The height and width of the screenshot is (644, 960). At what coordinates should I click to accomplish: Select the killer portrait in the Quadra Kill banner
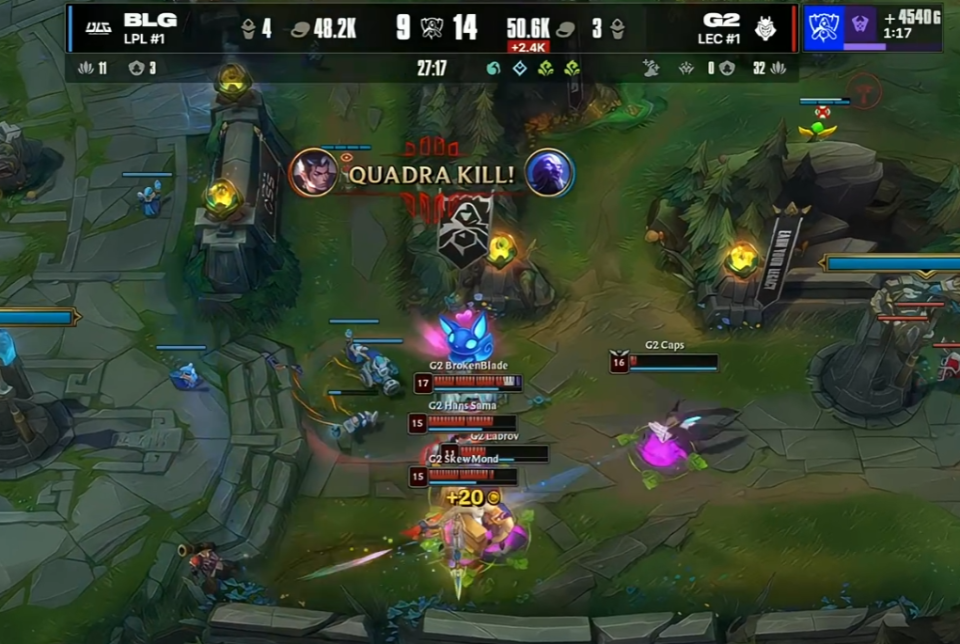(313, 172)
